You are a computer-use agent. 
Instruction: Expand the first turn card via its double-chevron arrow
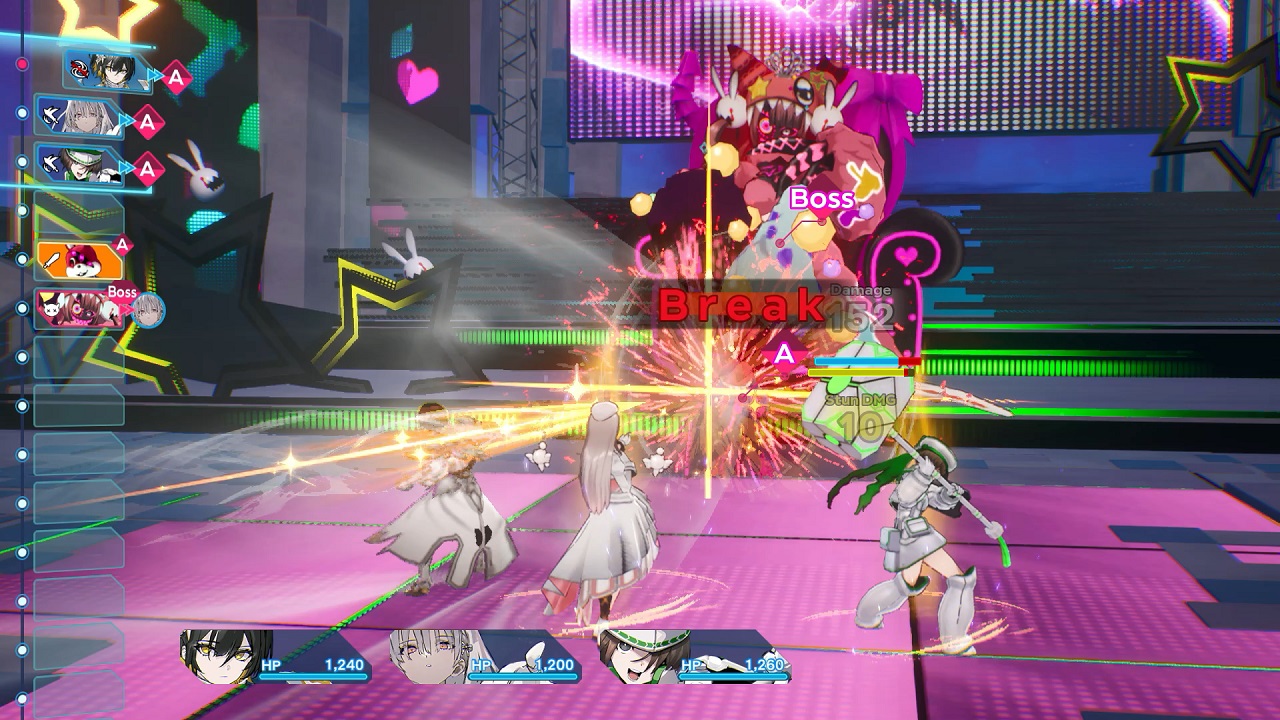click(x=153, y=73)
